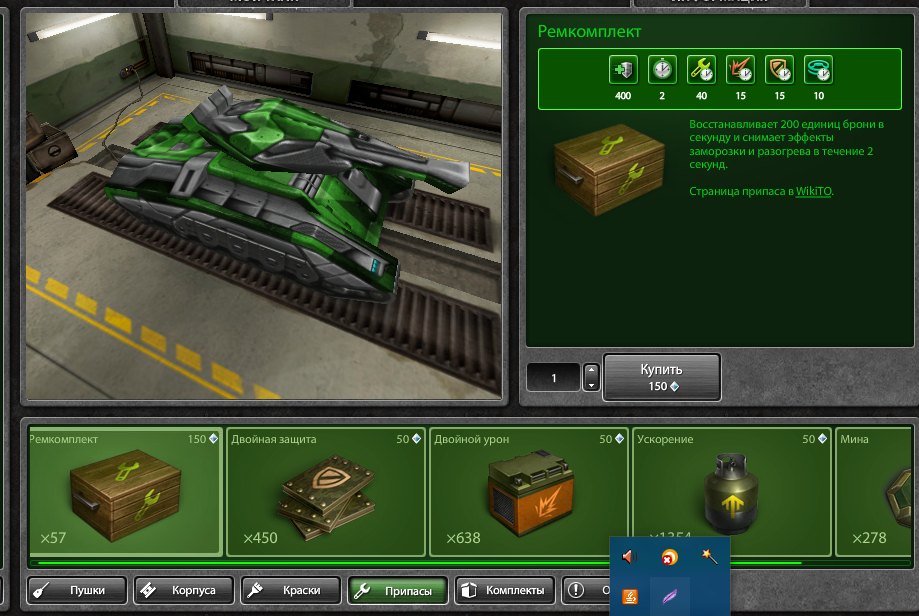Screen dimensions: 919x616
Task: Decrease the purchase quantity by one
Action: tap(591, 385)
